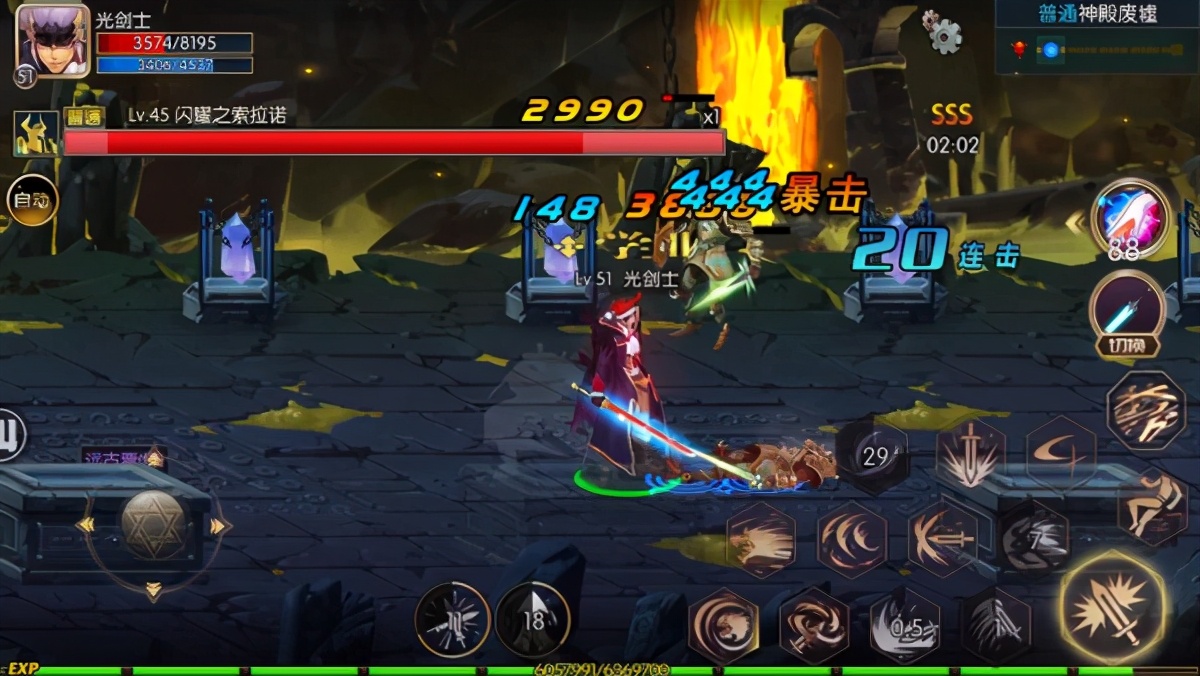Toggle the 自动 auto-battle button
The image size is (1200, 676).
[32, 200]
